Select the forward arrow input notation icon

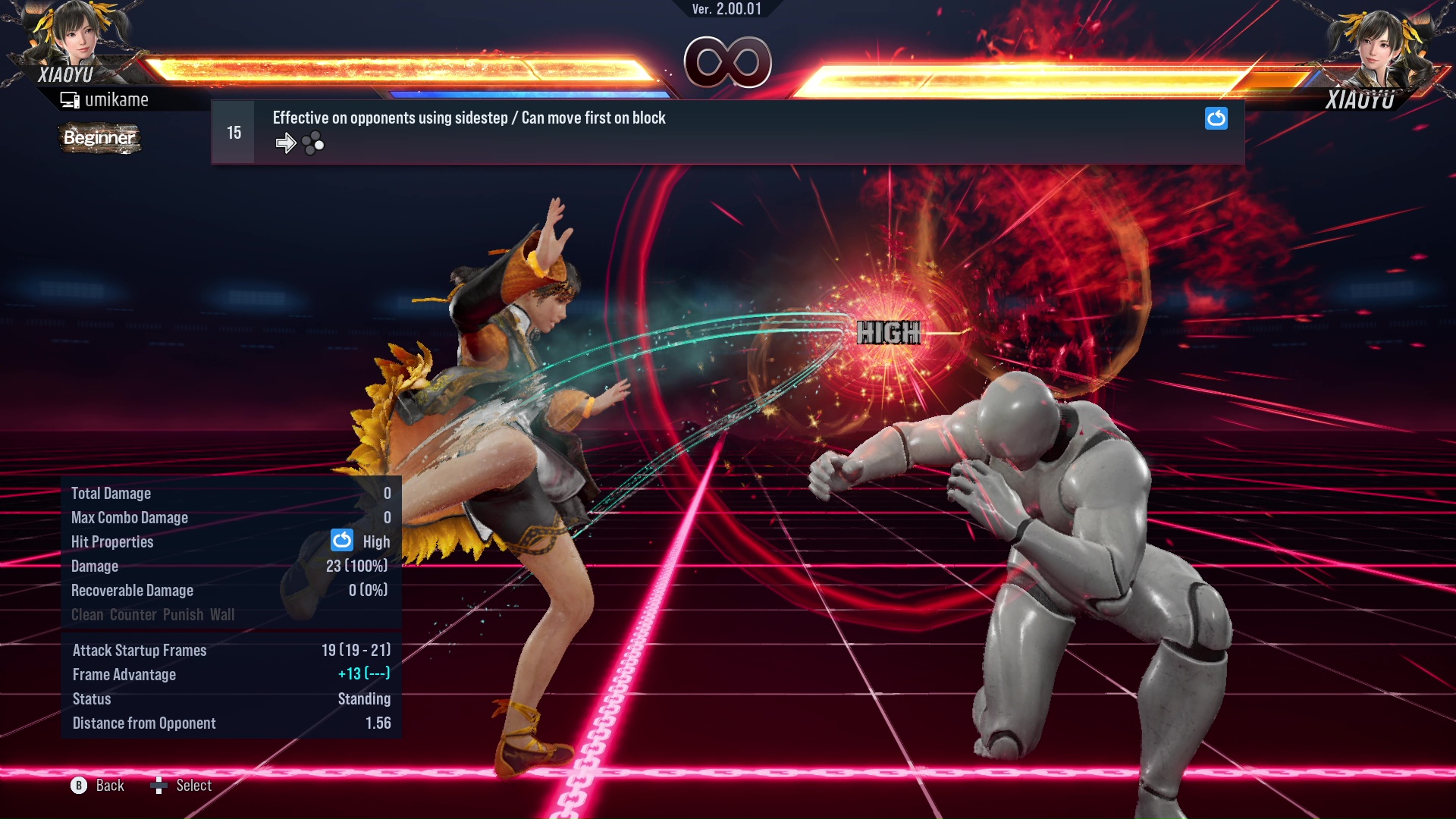tap(286, 142)
